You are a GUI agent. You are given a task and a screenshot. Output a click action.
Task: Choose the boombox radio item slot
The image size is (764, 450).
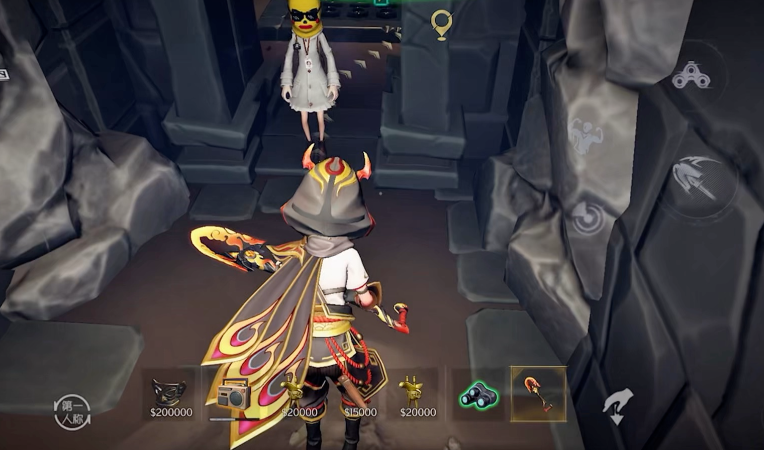pyautogui.click(x=233, y=397)
